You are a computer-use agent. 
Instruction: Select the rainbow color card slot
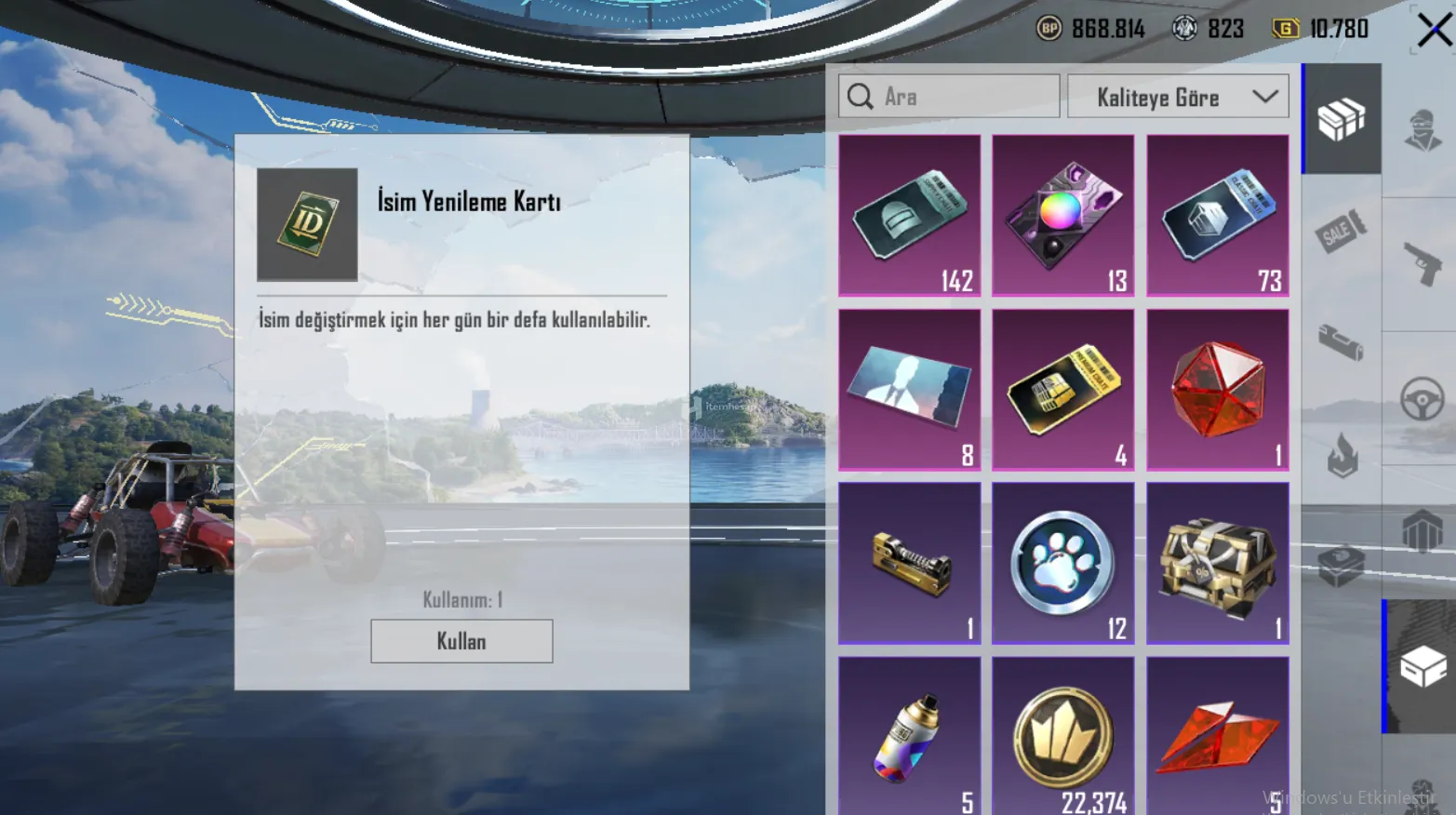tap(1062, 215)
